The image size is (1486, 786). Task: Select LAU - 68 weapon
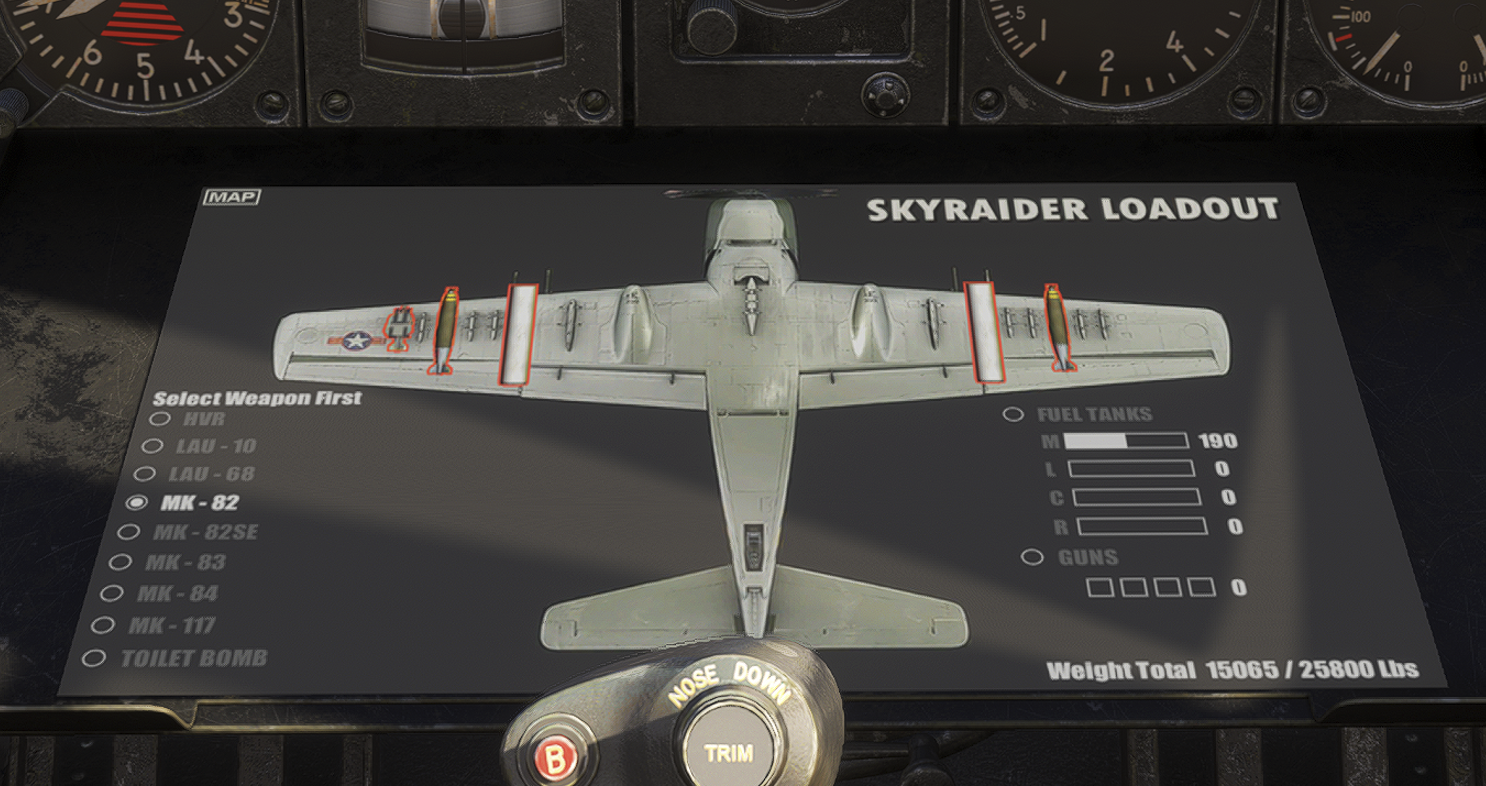[145, 474]
